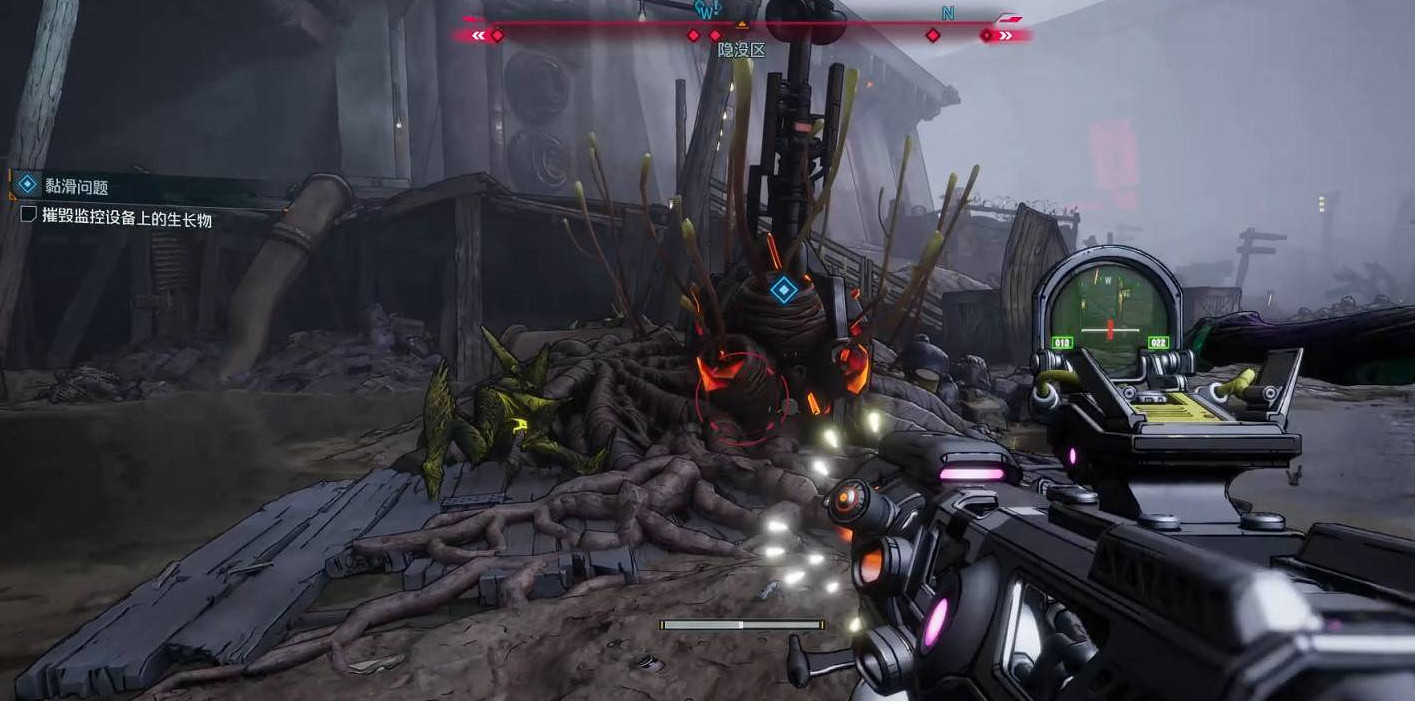The height and width of the screenshot is (701, 1415).
Task: Click the blue diamond quest icon beside 黏滑问题
Action: tap(28, 185)
